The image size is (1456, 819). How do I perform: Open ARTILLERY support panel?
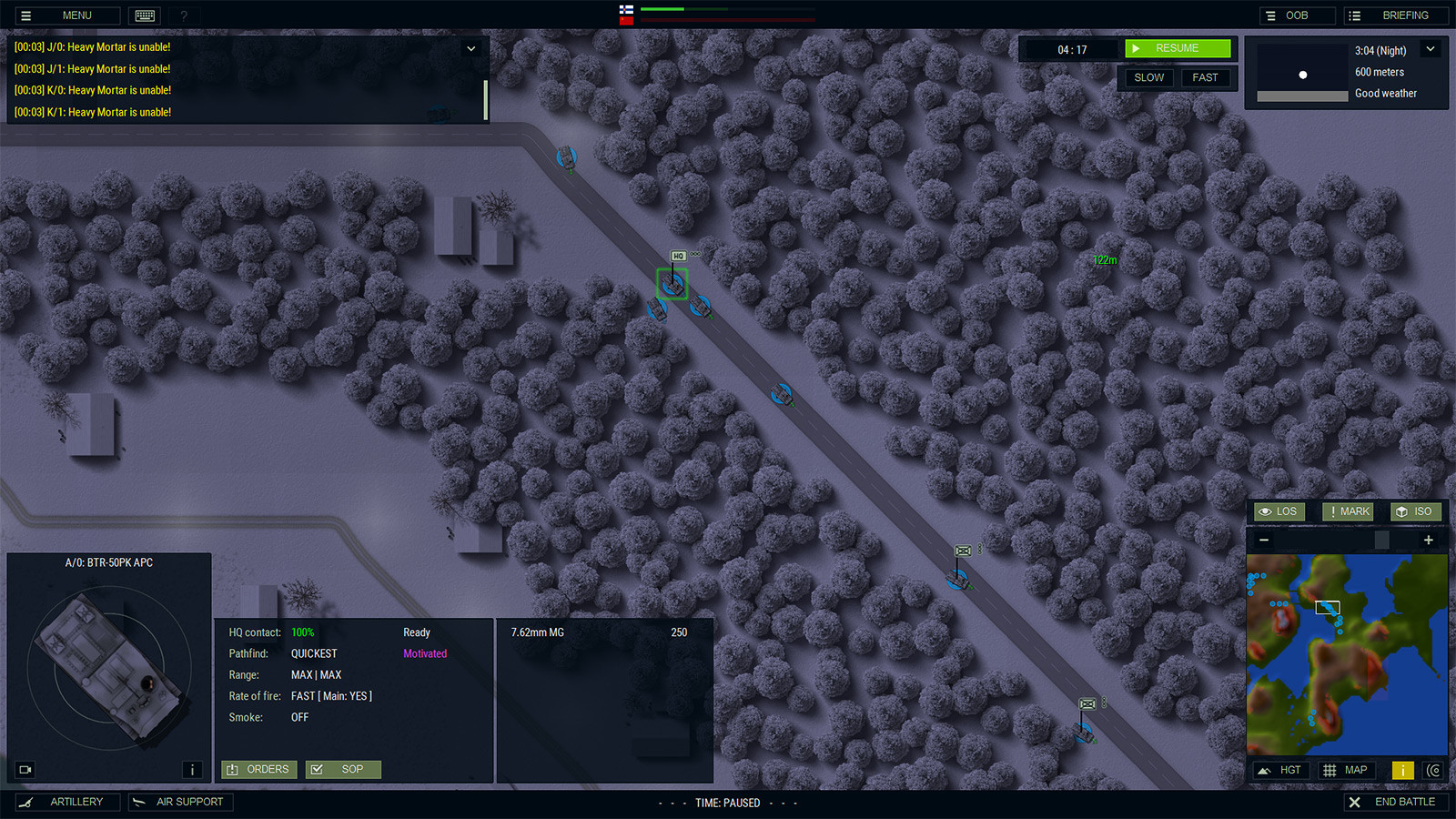pos(67,802)
